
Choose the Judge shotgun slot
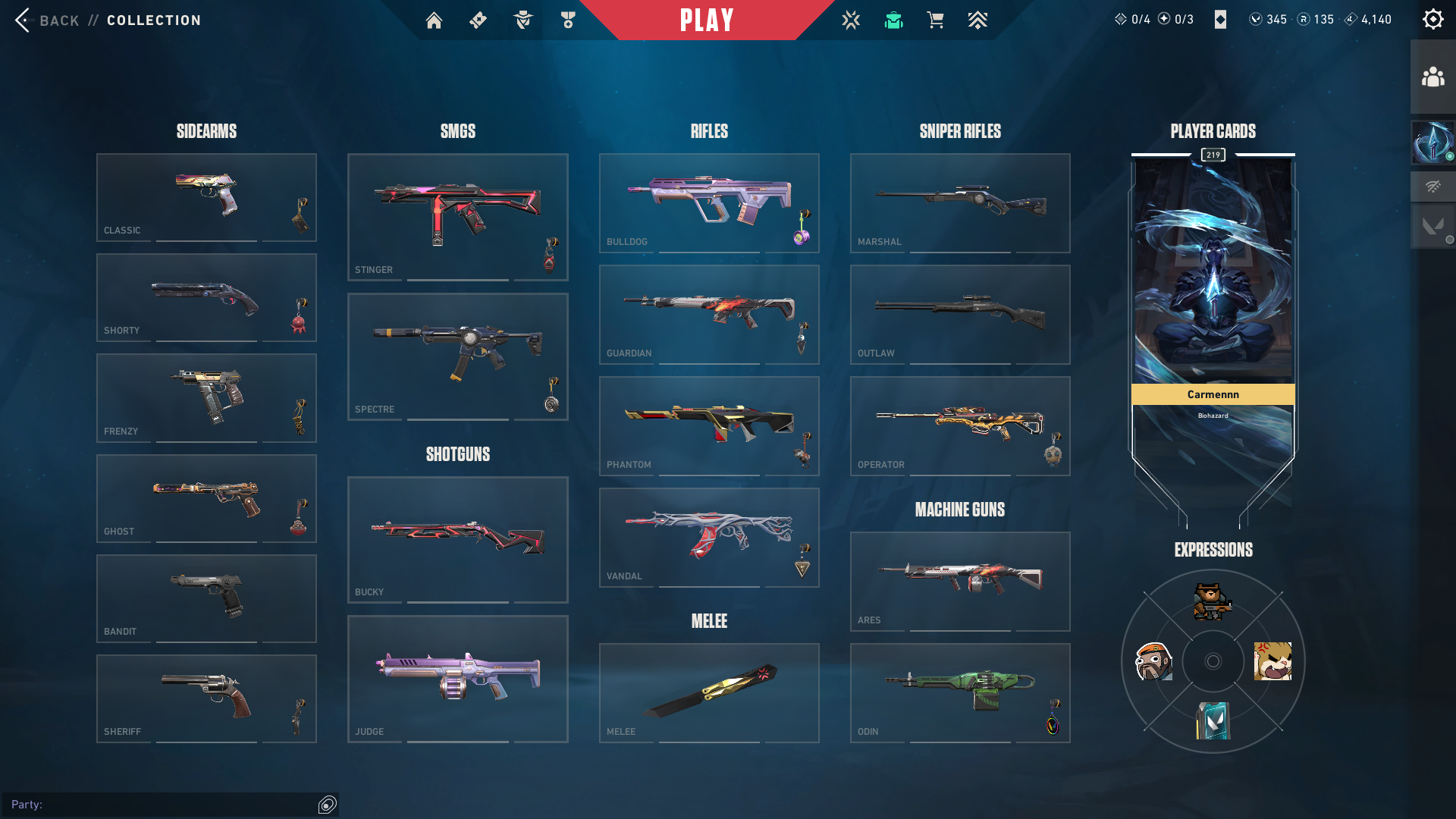pyautogui.click(x=457, y=679)
